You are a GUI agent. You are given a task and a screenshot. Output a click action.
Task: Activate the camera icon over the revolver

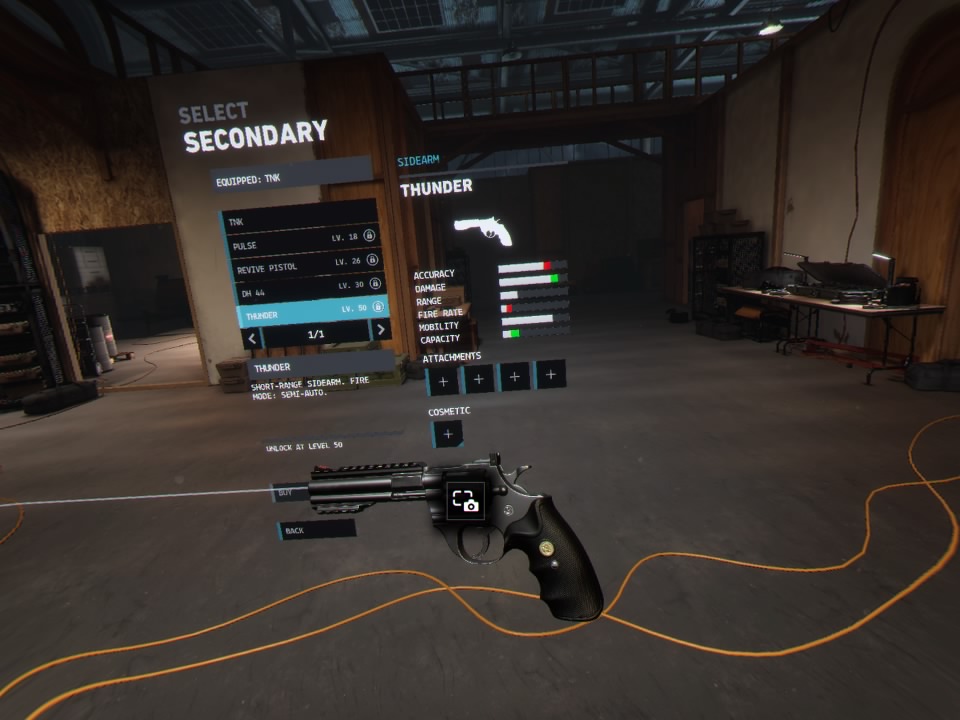coord(466,501)
